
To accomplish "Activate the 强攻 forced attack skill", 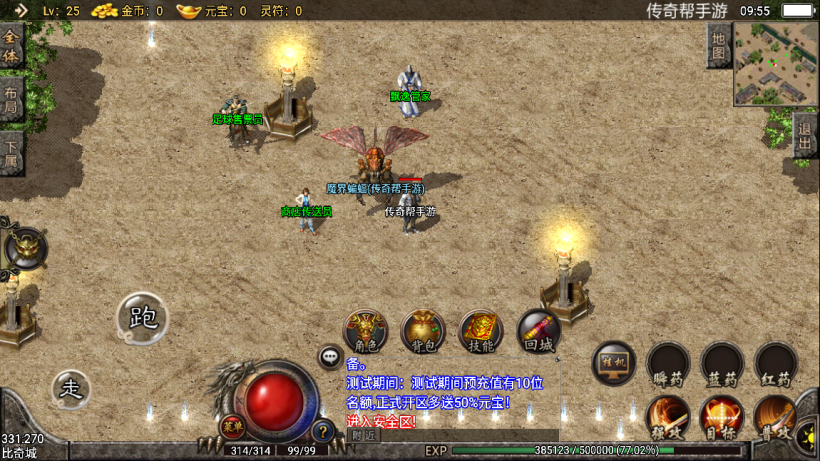I will [668, 417].
